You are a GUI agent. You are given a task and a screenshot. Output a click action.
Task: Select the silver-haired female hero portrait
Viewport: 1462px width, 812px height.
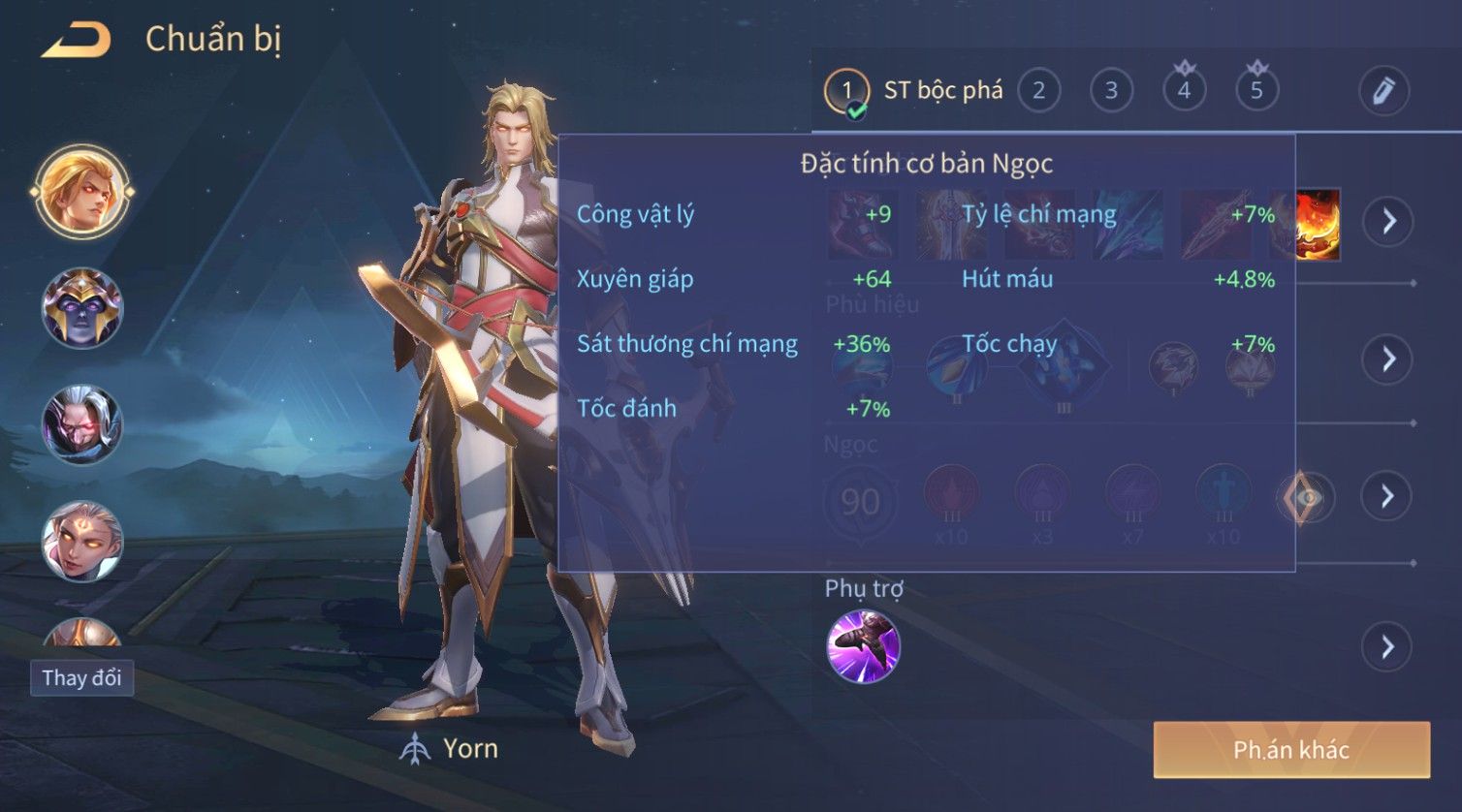point(81,541)
